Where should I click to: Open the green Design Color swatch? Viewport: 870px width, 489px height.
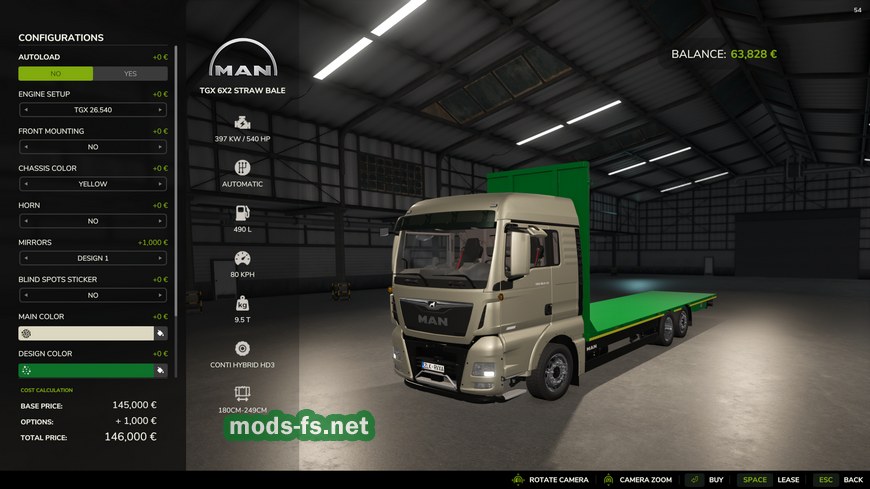point(85,370)
